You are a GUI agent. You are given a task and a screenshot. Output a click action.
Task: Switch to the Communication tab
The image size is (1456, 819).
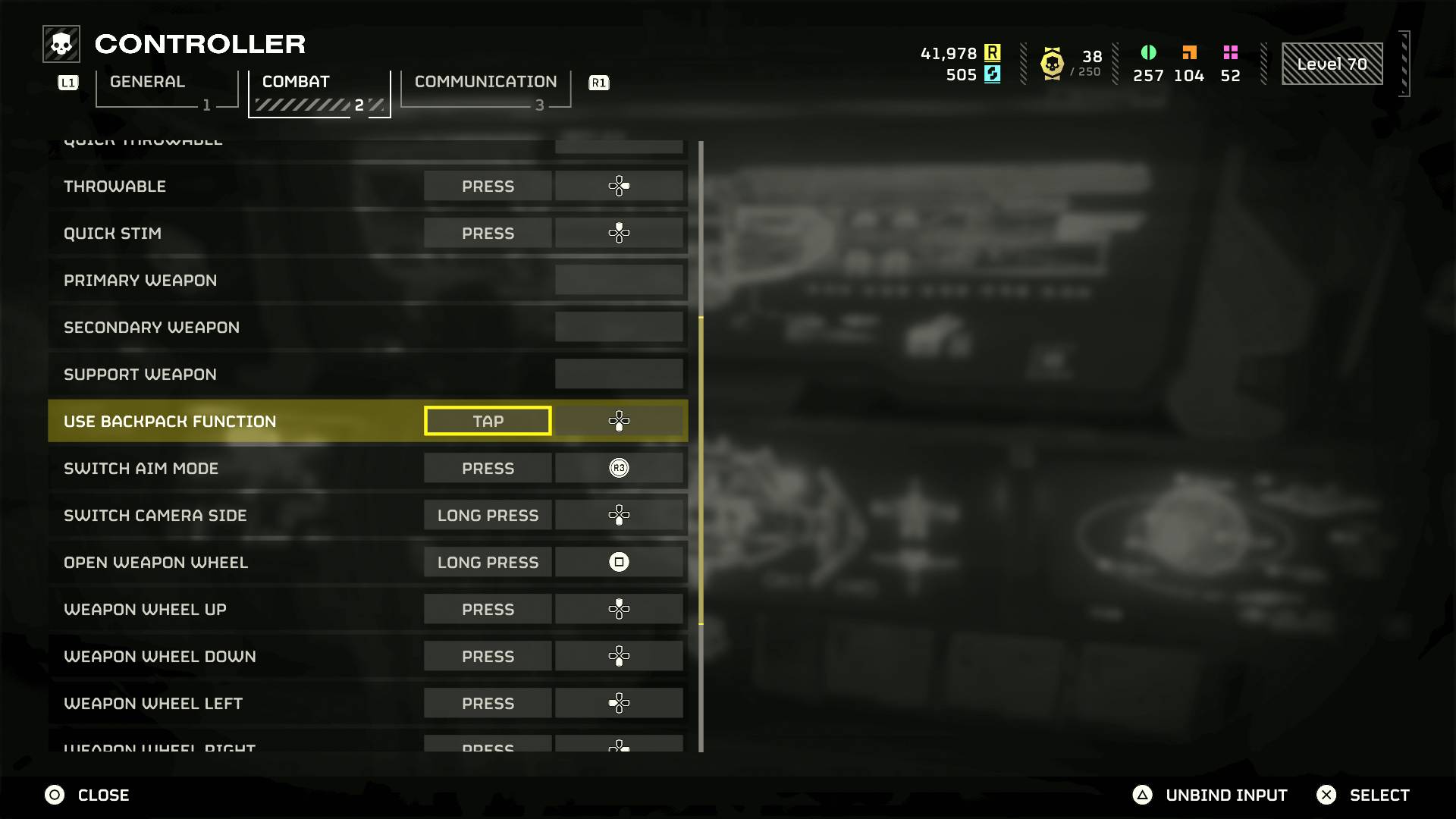click(x=485, y=82)
